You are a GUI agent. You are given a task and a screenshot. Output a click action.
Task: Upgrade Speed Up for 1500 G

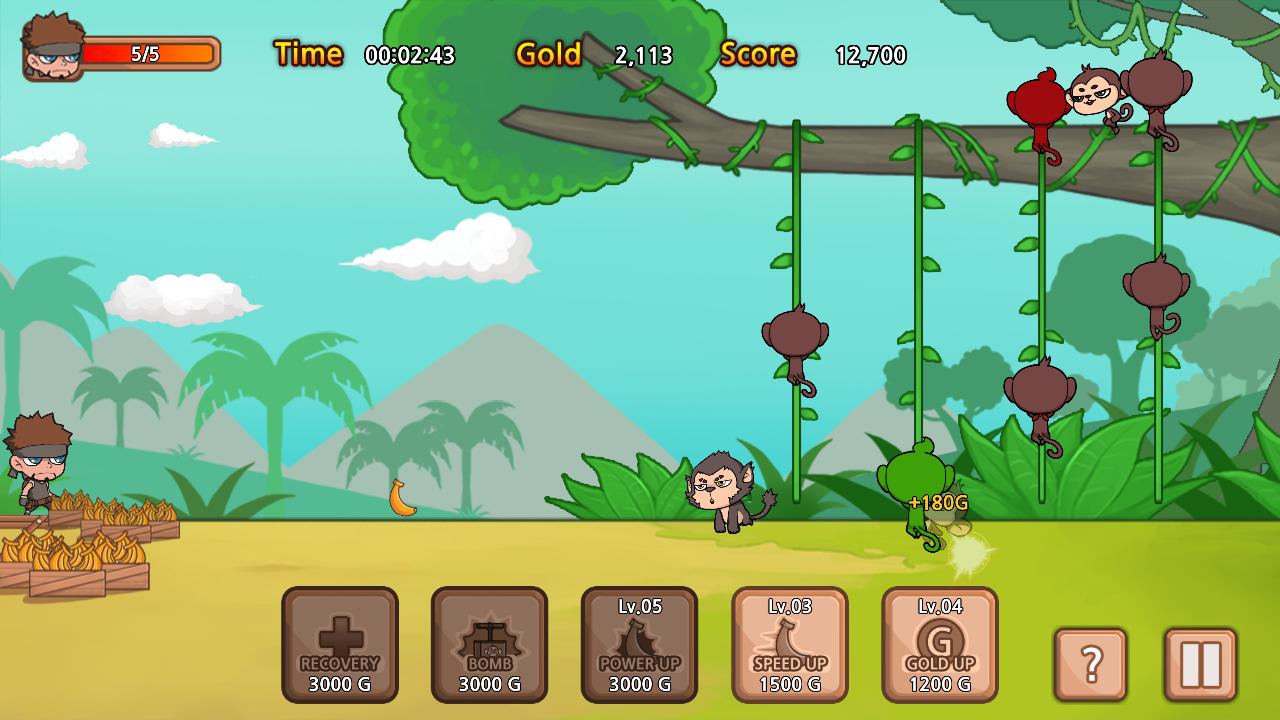click(790, 645)
